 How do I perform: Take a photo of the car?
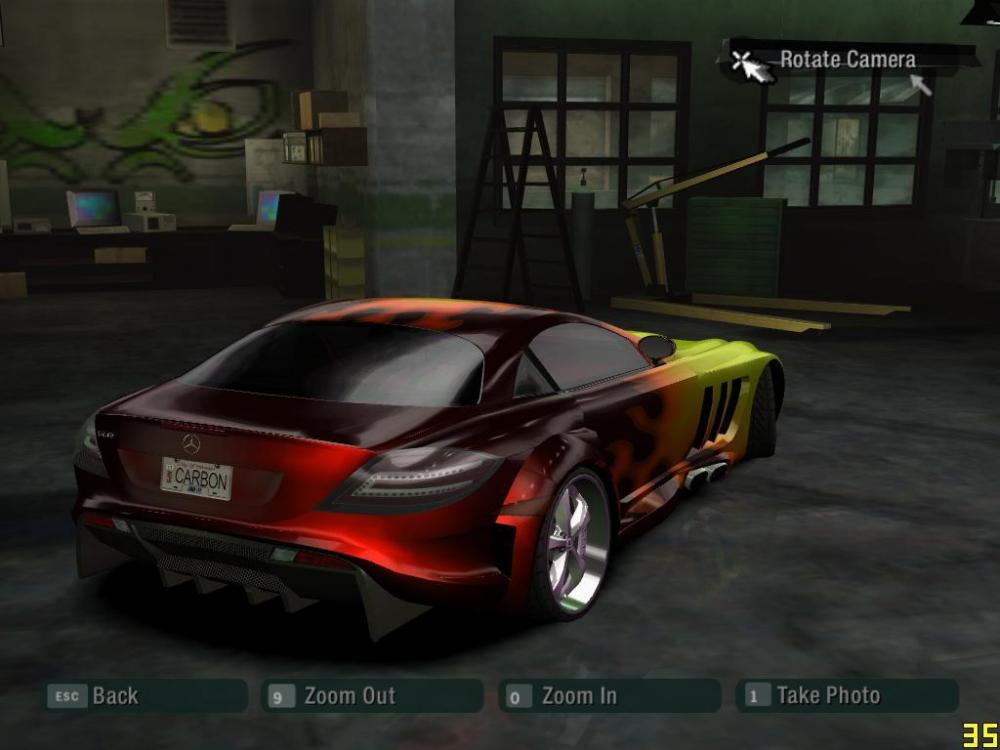pyautogui.click(x=846, y=696)
